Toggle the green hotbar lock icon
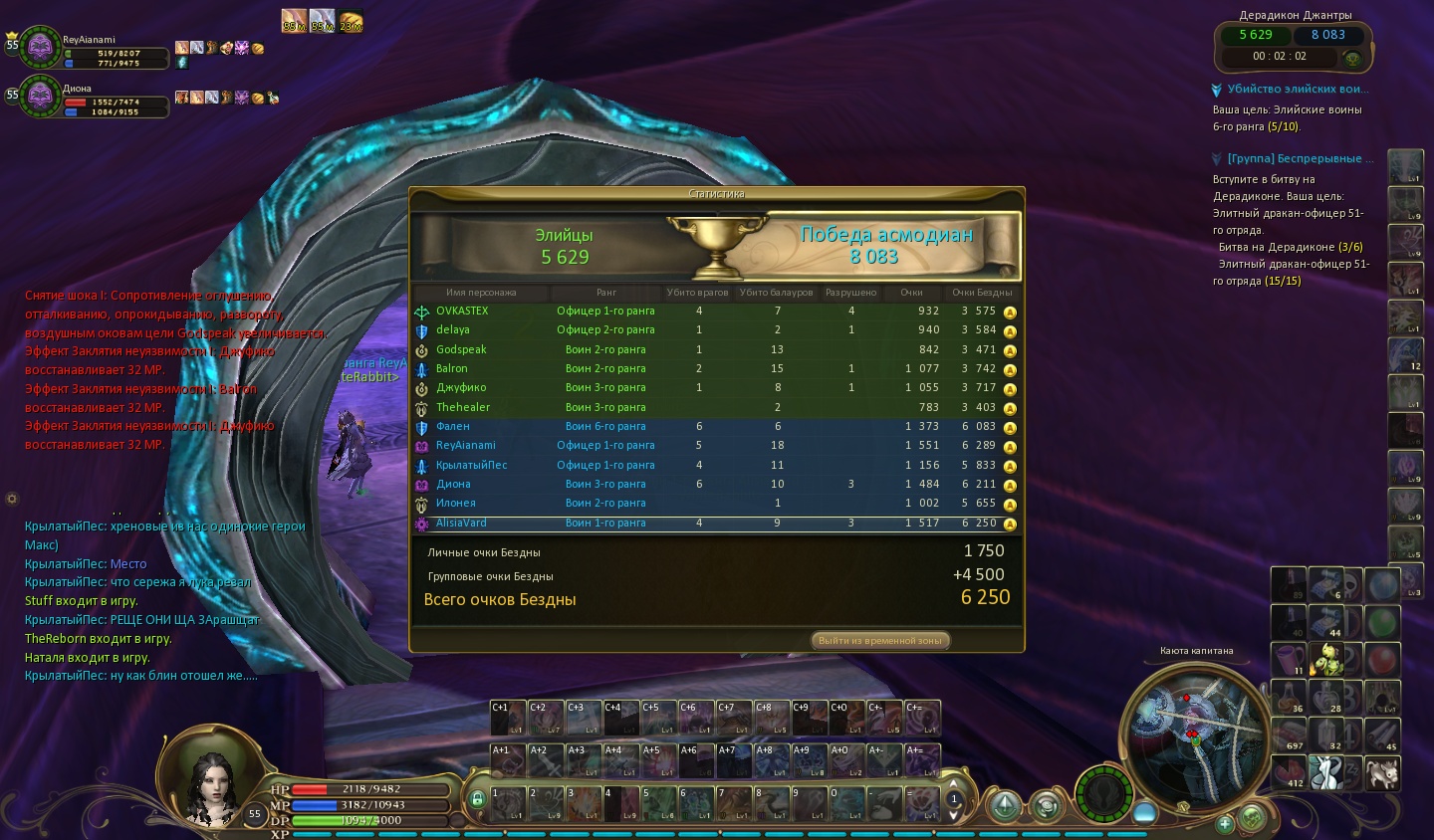This screenshot has height=840, width=1434. click(x=477, y=799)
